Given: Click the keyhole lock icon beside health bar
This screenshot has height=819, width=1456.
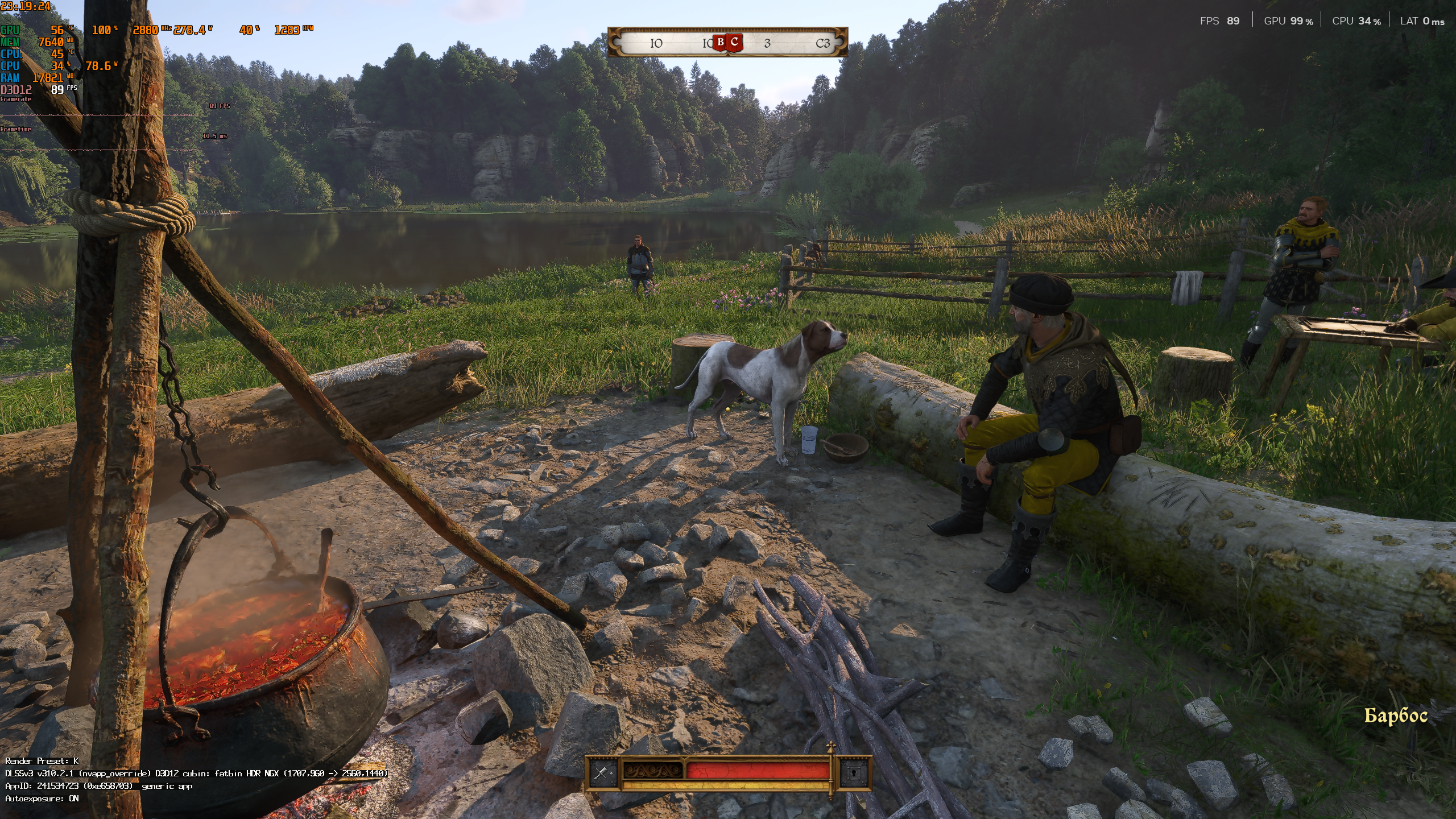Looking at the screenshot, I should tap(854, 772).
